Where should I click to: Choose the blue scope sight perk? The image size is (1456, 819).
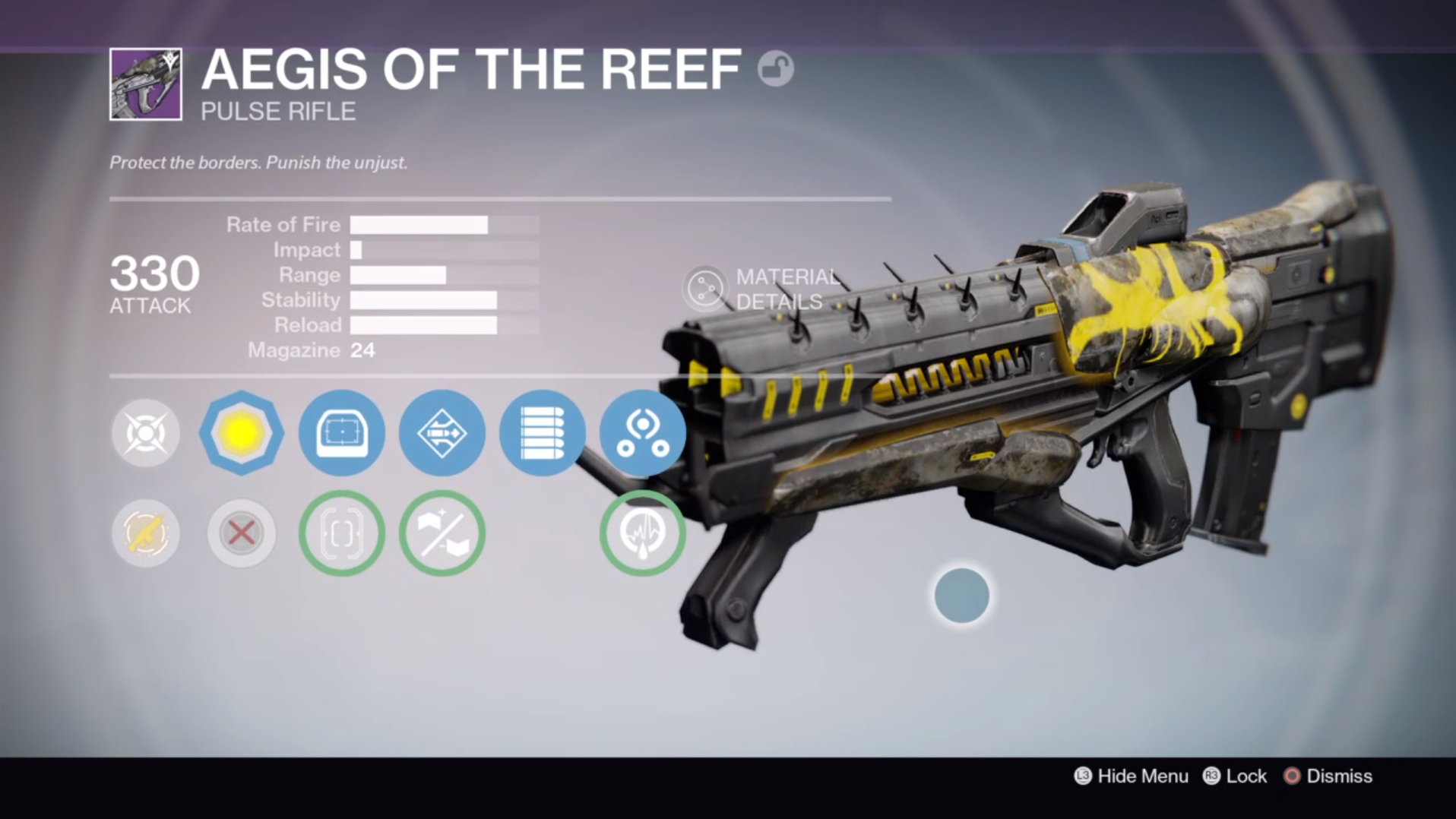click(x=341, y=433)
